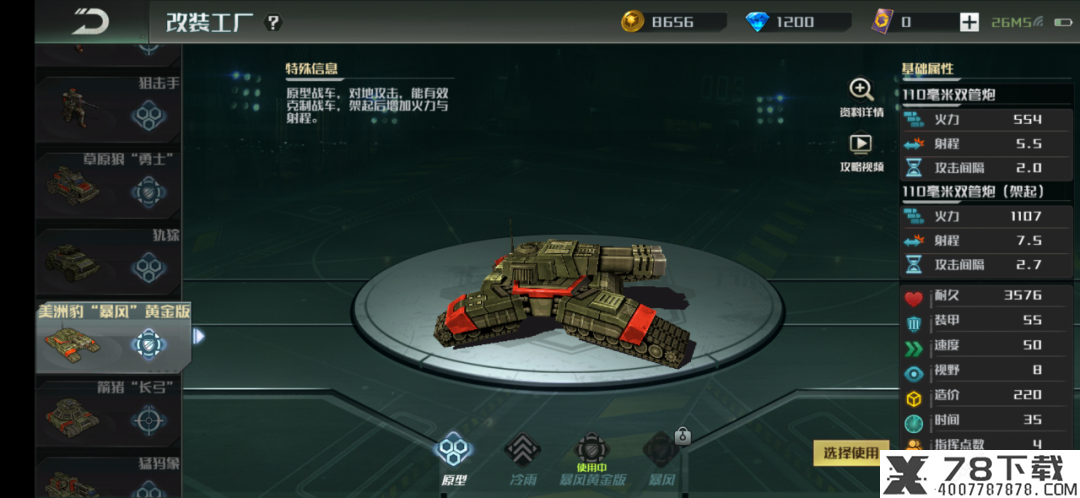This screenshot has height=498, width=1080.
Task: Pick the 犰狳 armored car entry
Action: (108, 262)
